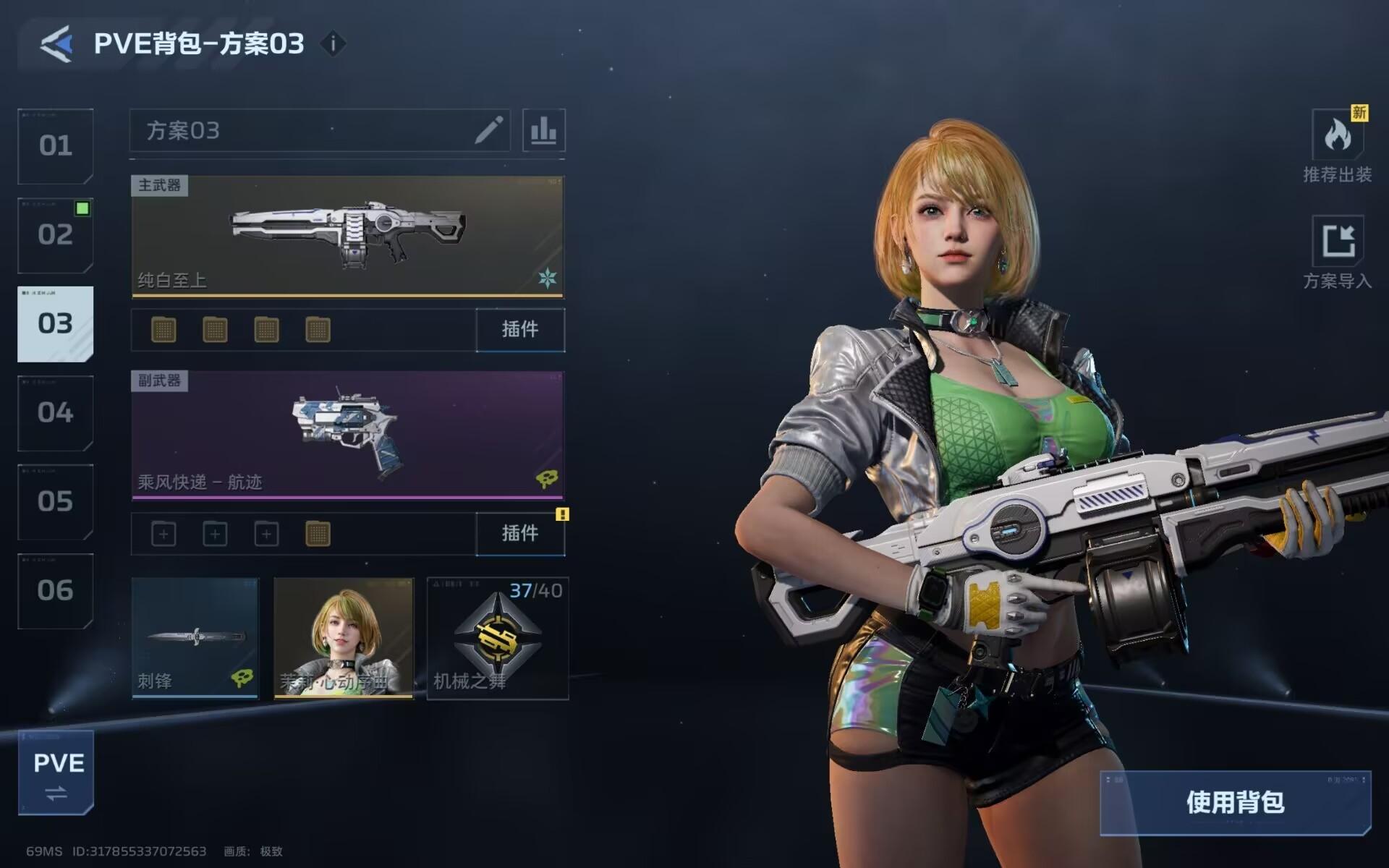Select the primary weapon 纯白至上 slot

coord(347,236)
